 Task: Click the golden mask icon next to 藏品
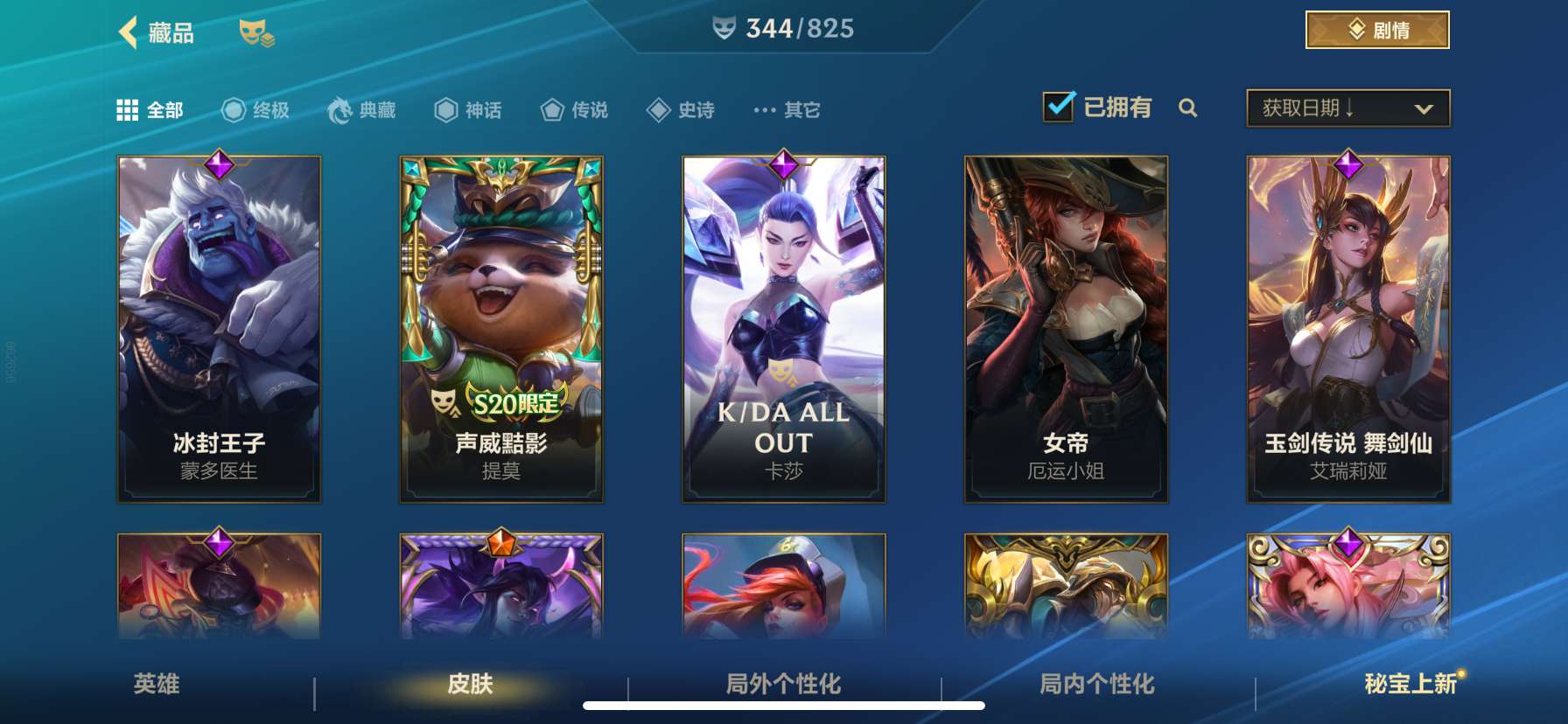(255, 34)
